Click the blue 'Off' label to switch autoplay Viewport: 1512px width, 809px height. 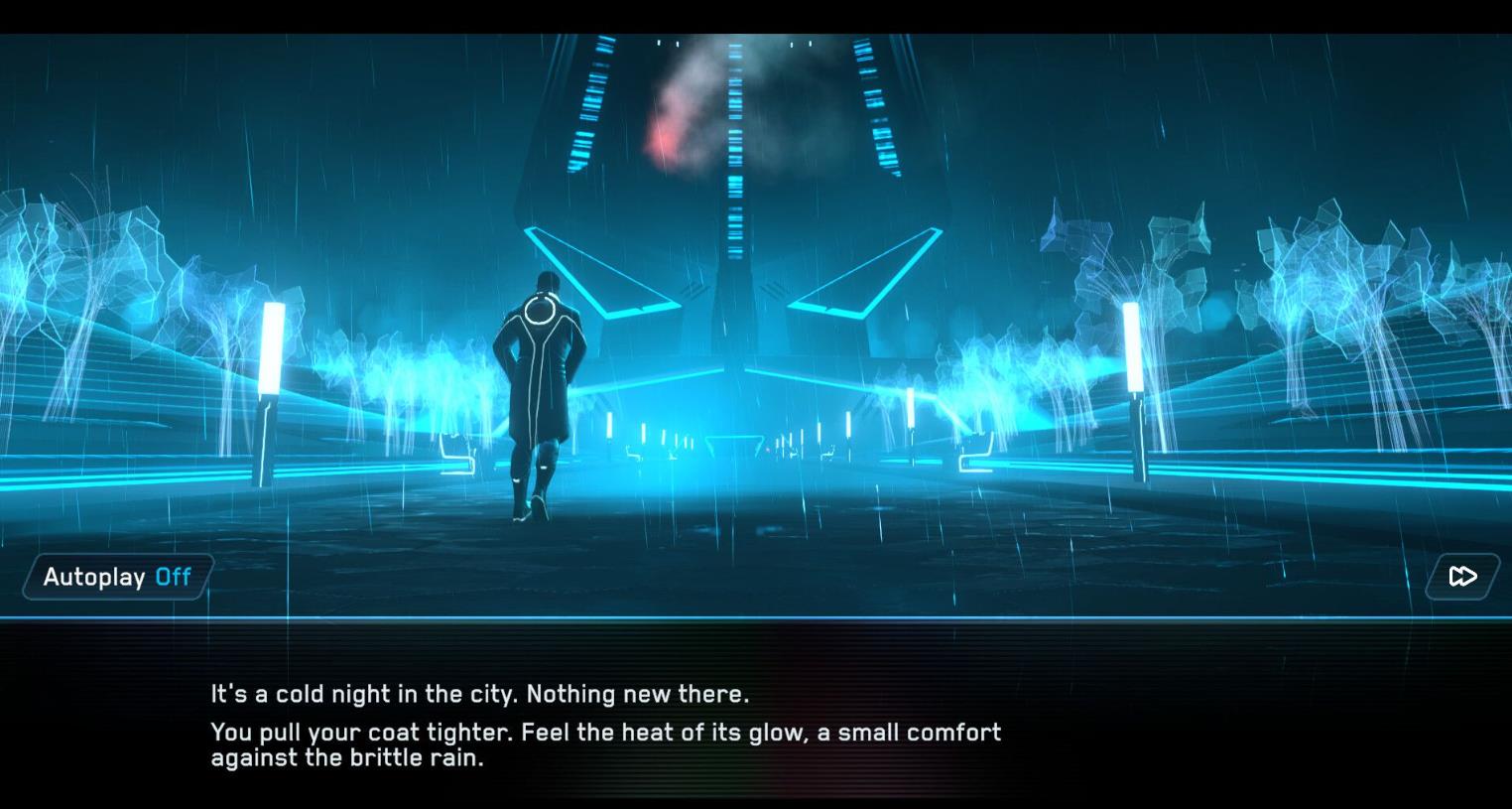point(172,576)
